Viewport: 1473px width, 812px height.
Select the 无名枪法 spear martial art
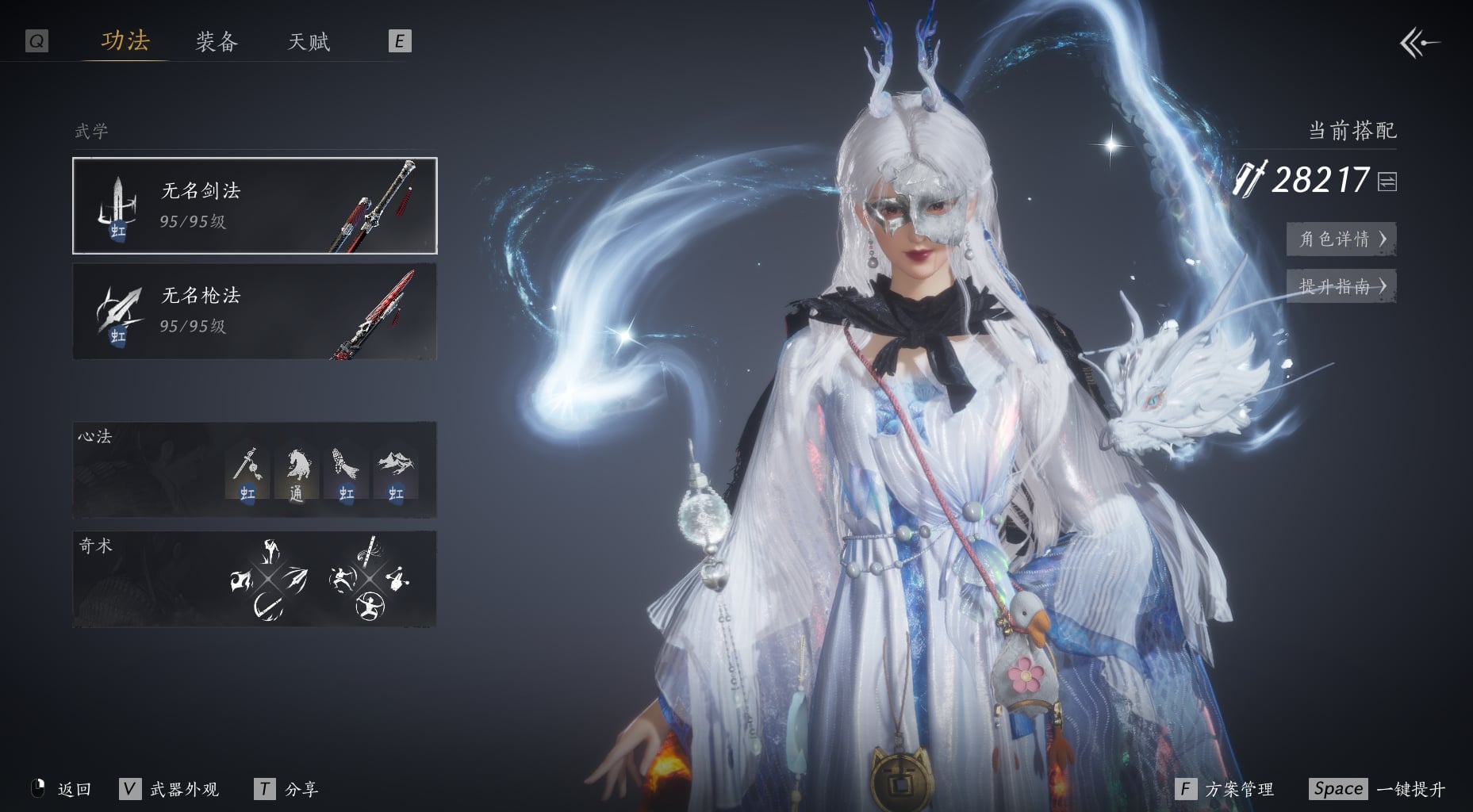tap(255, 311)
